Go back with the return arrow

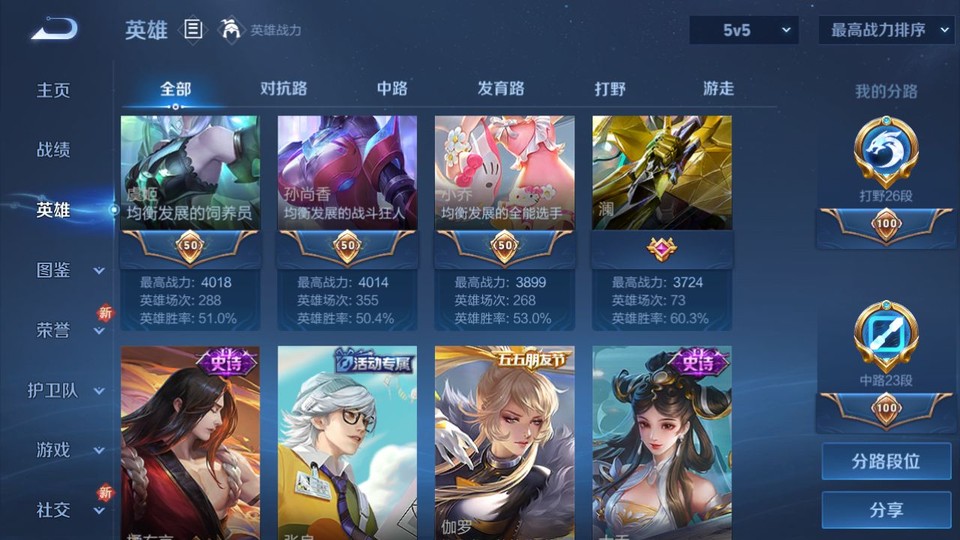[x=54, y=30]
